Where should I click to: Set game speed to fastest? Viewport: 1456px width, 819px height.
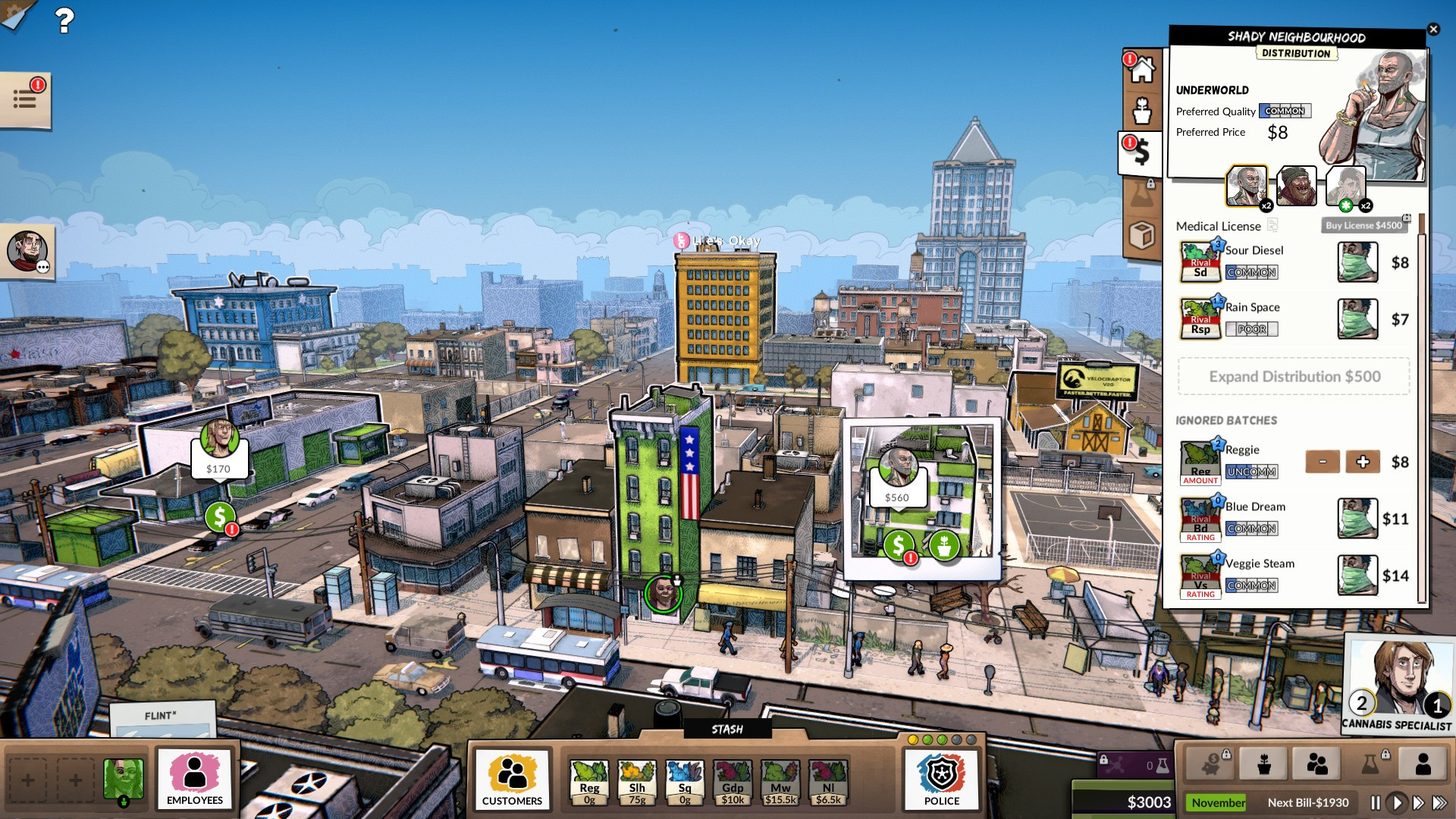1439,802
